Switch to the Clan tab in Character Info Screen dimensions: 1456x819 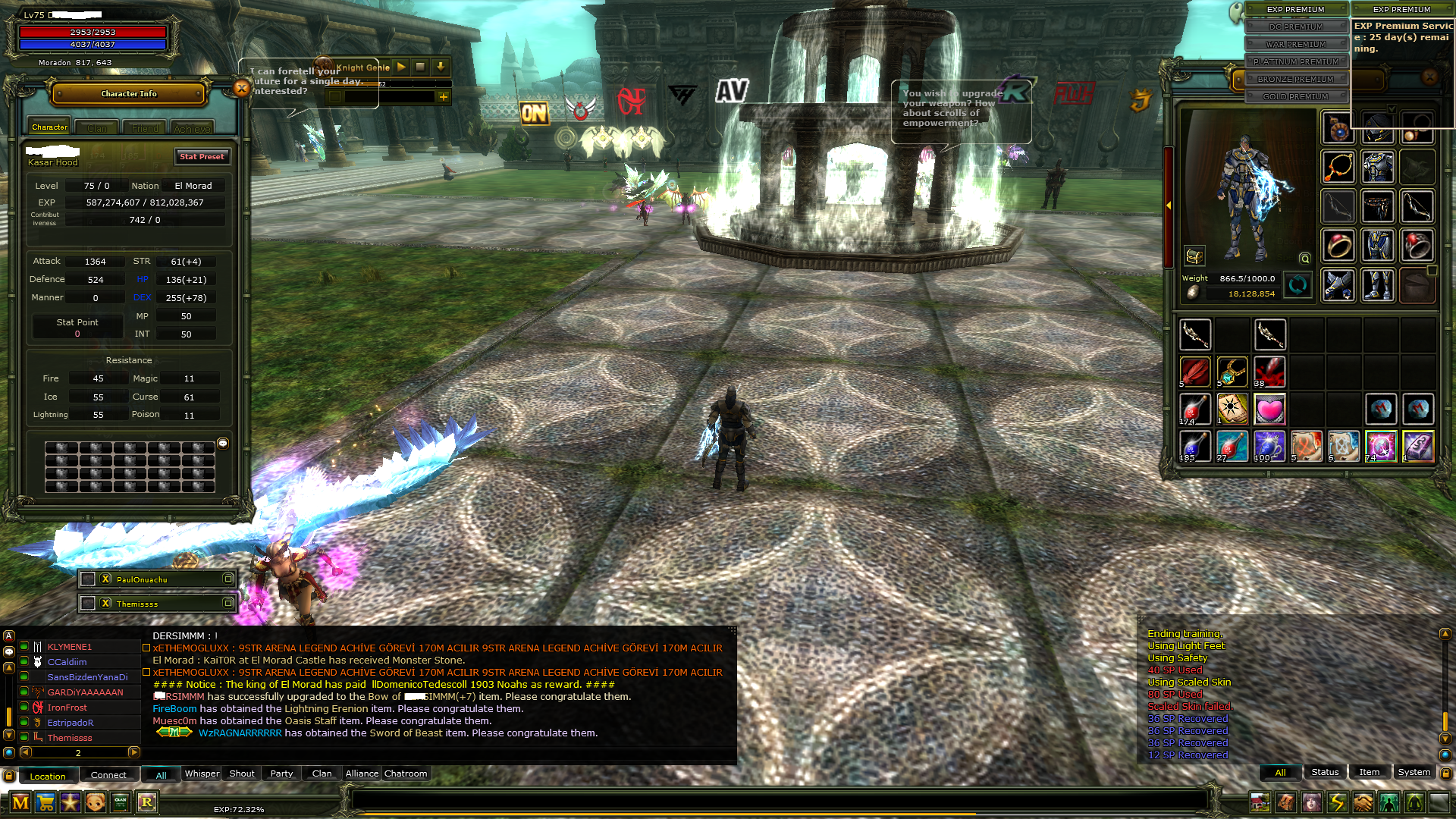97,128
